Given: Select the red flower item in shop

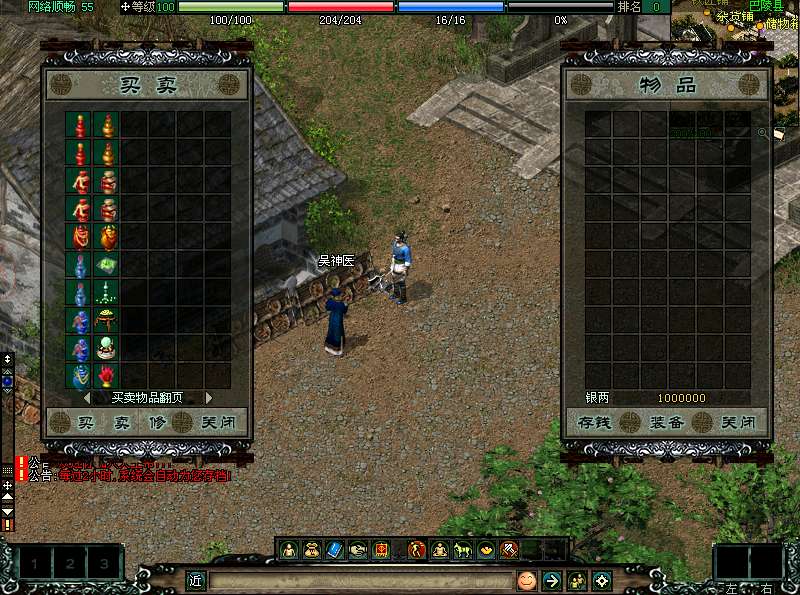Looking at the screenshot, I should pos(106,375).
